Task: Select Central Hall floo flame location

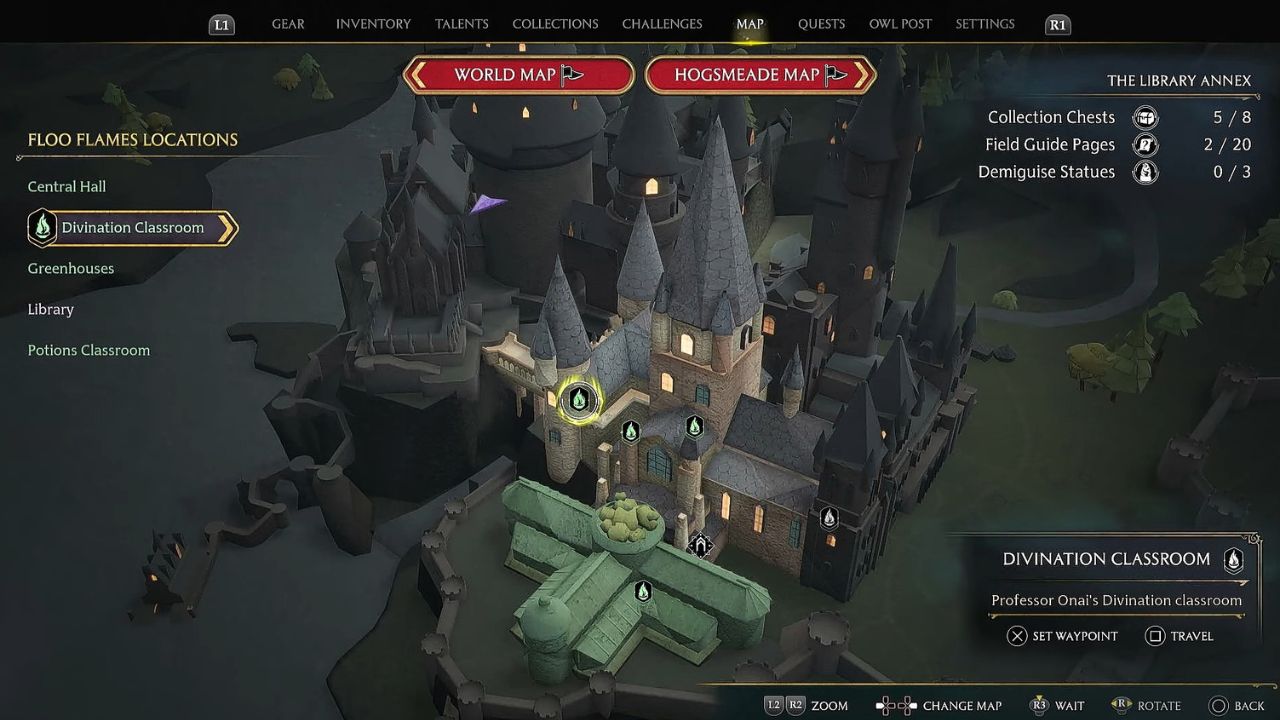Action: 67,187
